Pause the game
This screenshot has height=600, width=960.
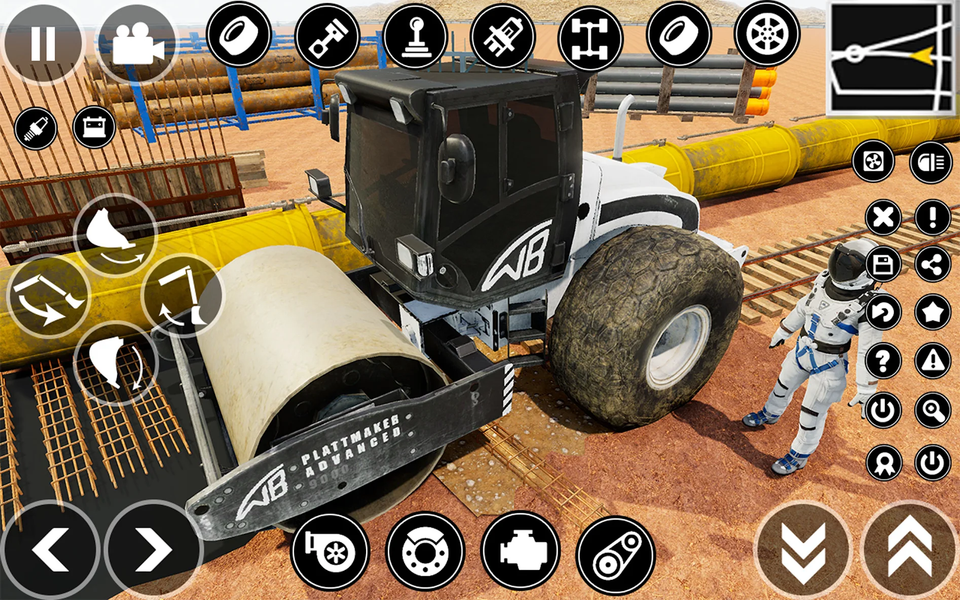tap(43, 43)
